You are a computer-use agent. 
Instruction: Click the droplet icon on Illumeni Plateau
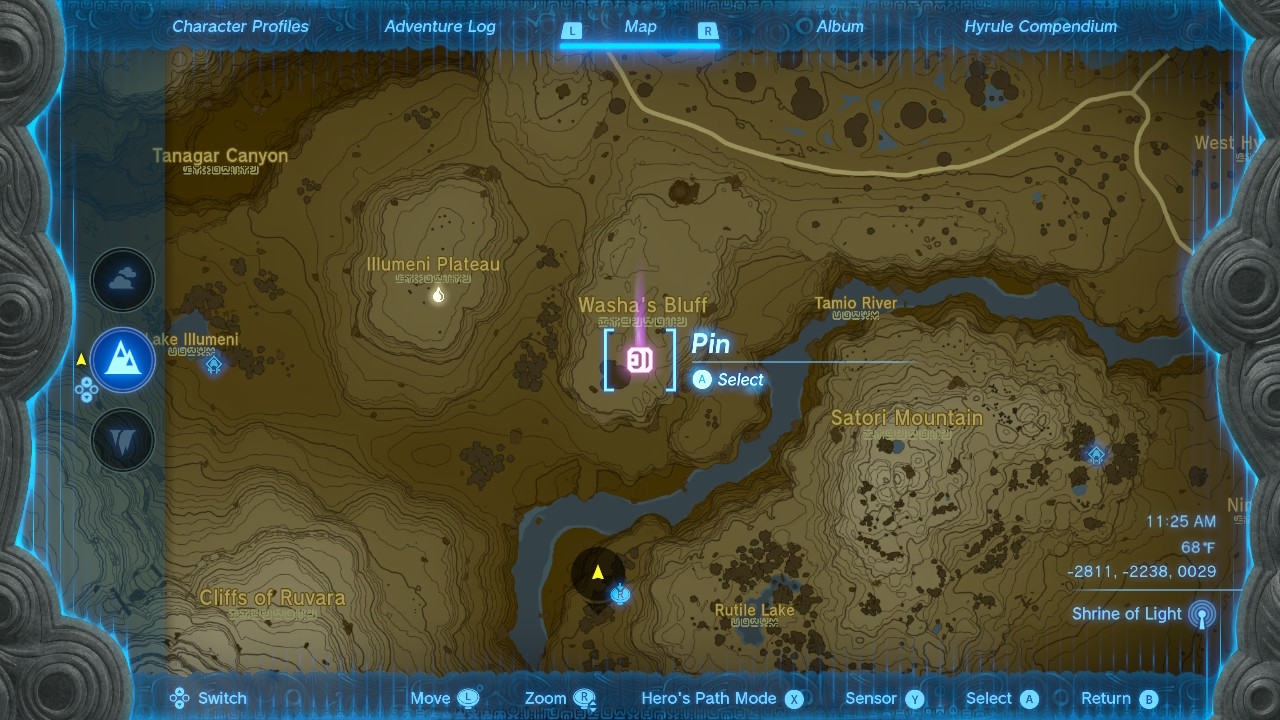437,293
